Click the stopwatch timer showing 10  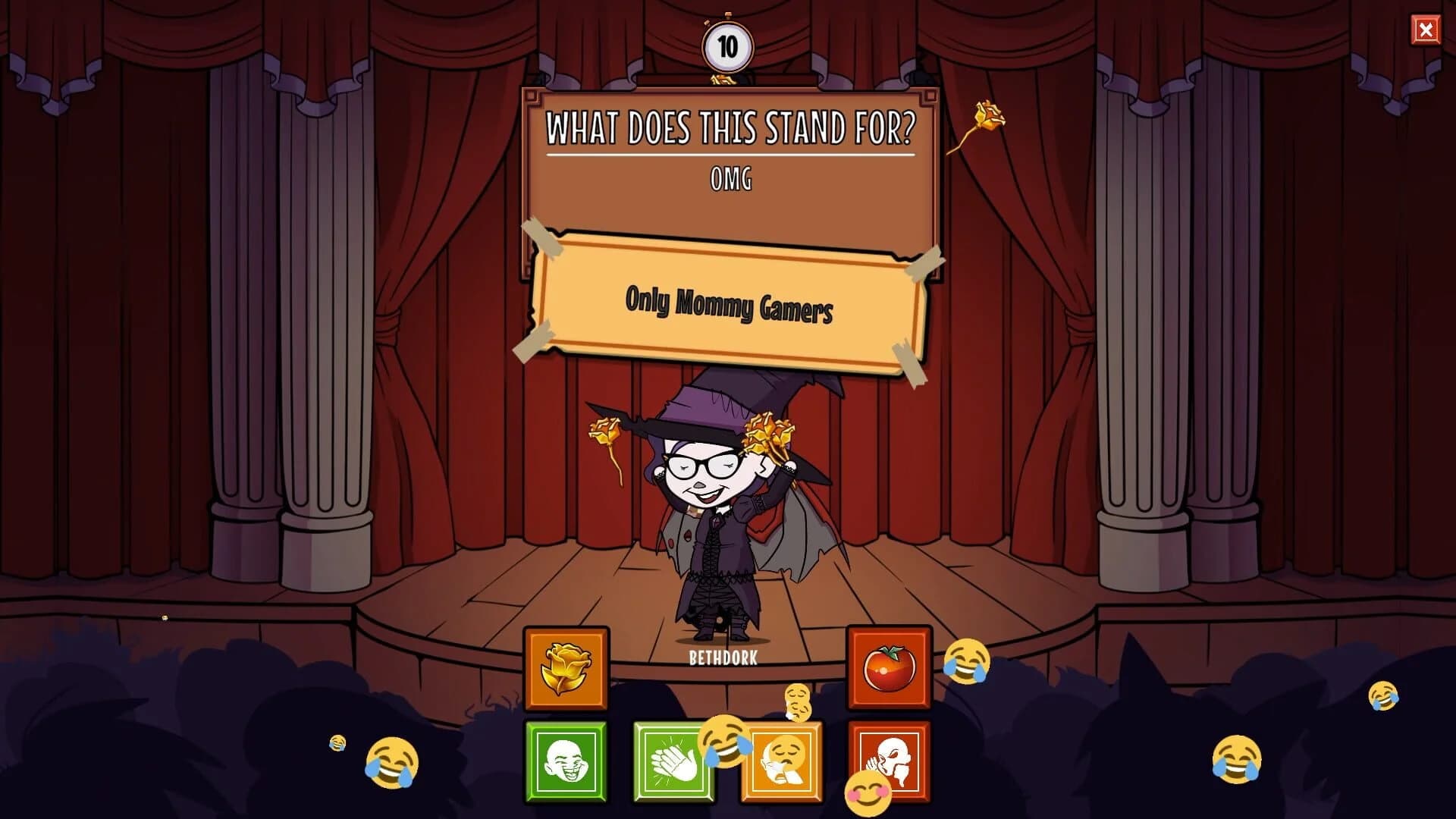729,45
